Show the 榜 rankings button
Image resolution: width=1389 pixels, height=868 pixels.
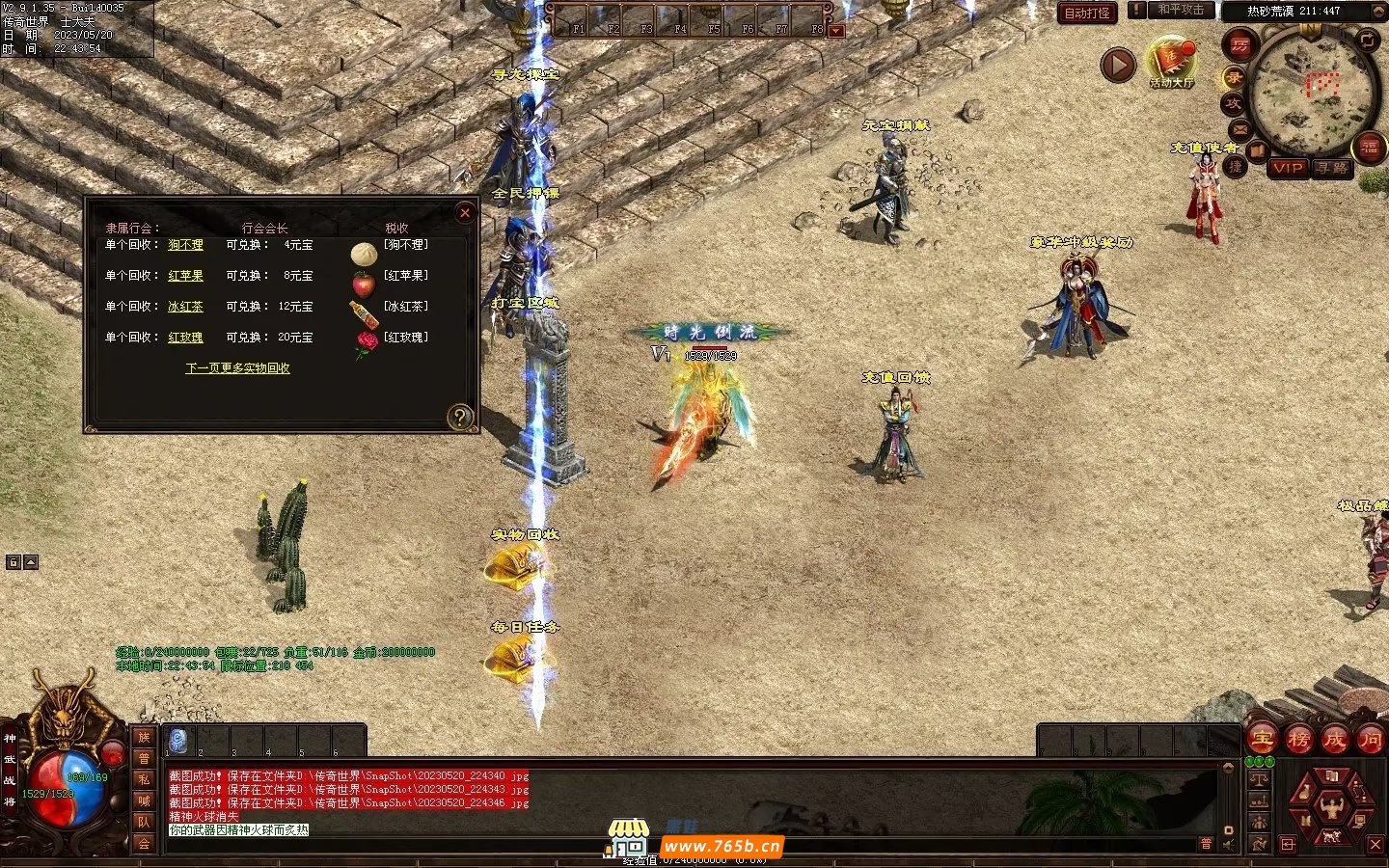point(1298,740)
